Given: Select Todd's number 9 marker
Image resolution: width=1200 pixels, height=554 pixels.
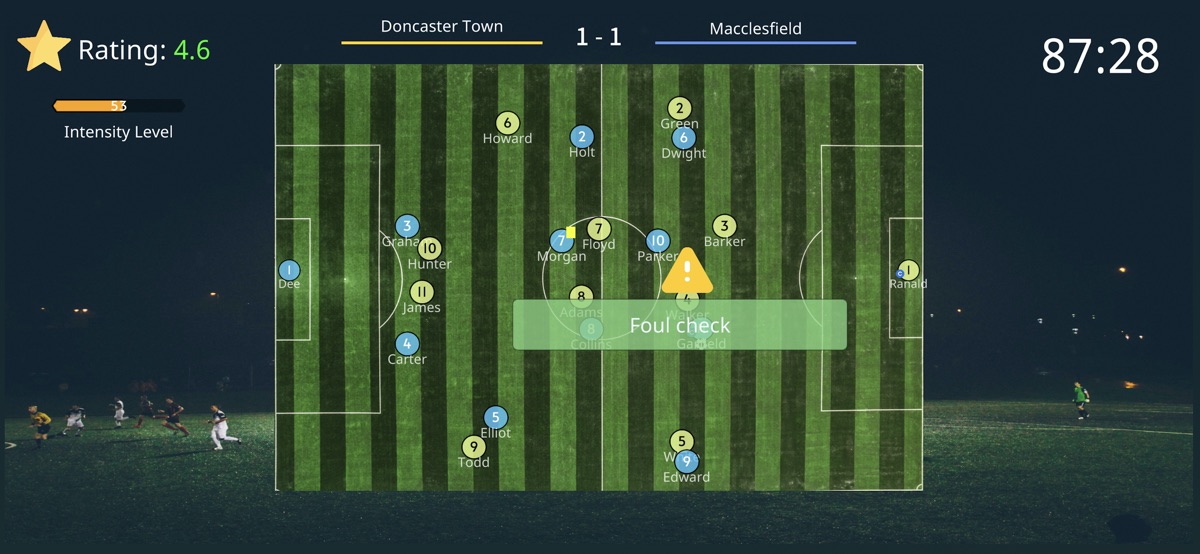Looking at the screenshot, I should 473,447.
